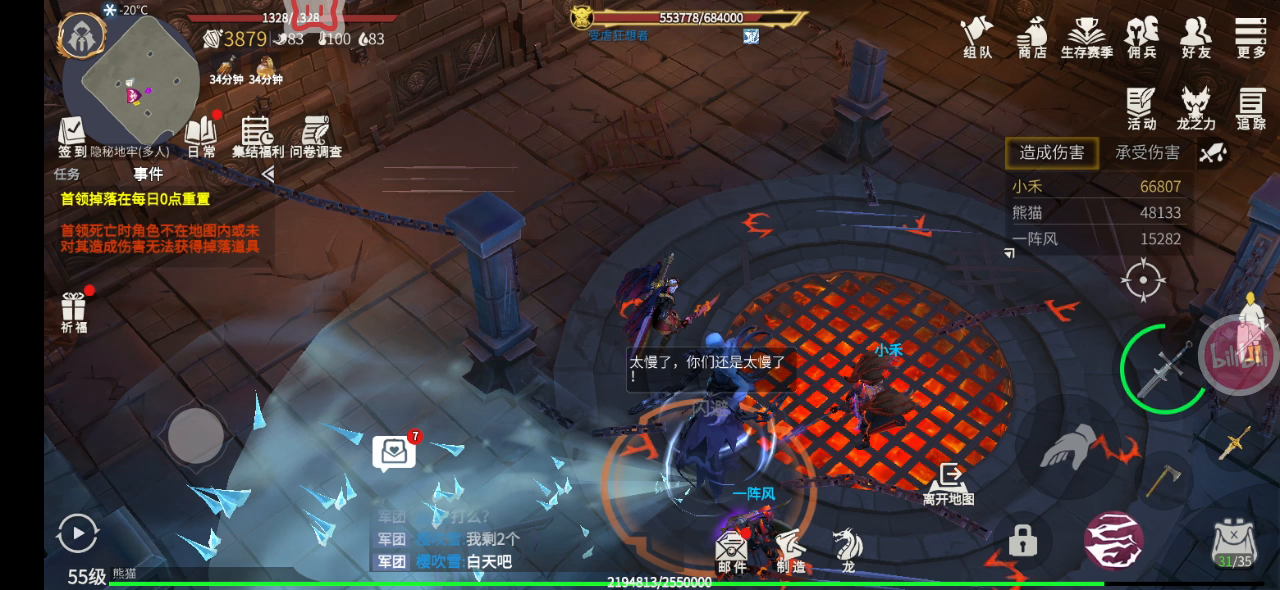Open the 邮件 mail icon
The width and height of the screenshot is (1280, 590).
tap(732, 552)
